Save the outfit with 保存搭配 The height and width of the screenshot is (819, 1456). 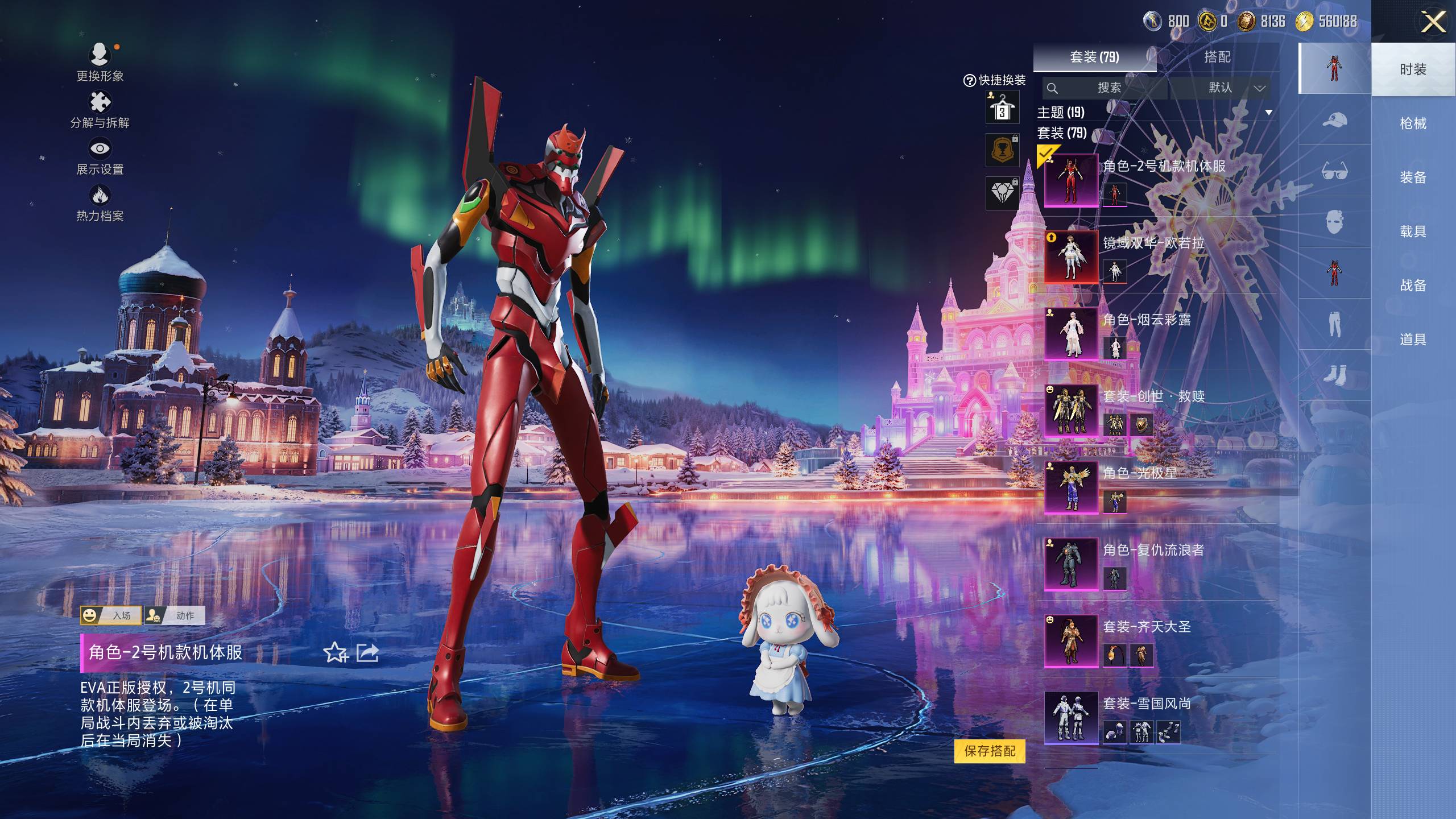[x=990, y=751]
